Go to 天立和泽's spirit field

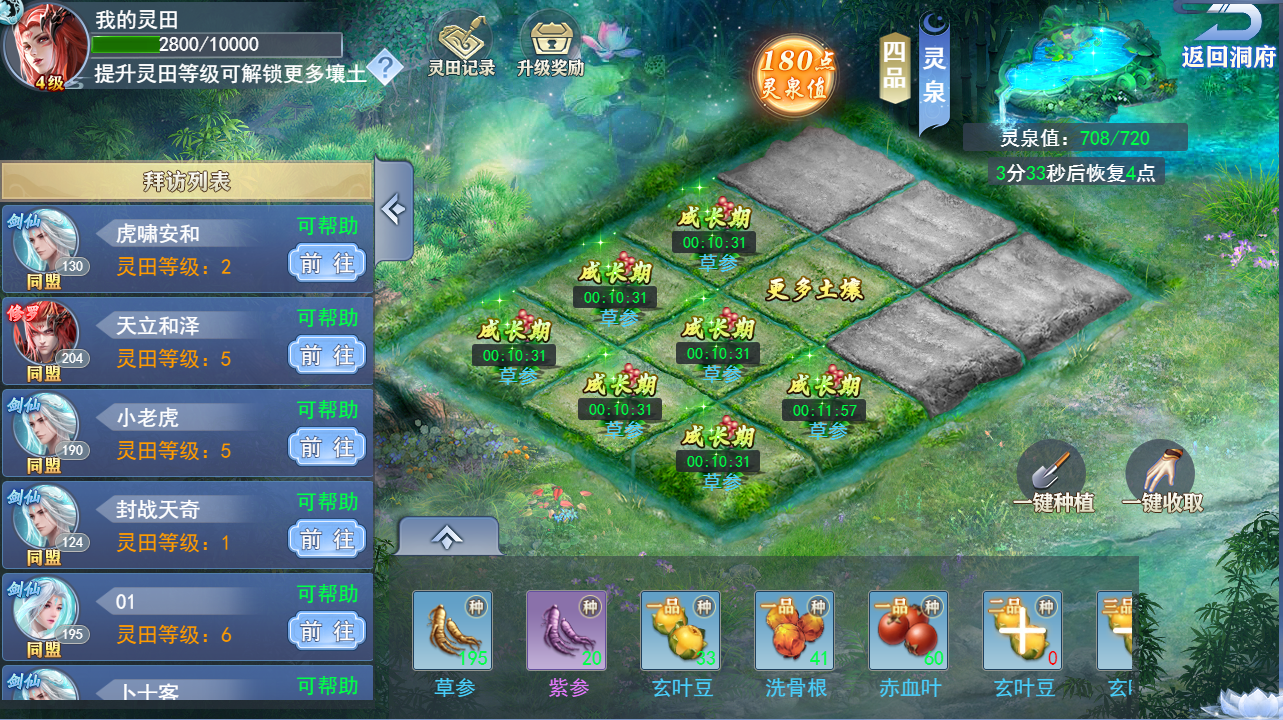coord(327,355)
